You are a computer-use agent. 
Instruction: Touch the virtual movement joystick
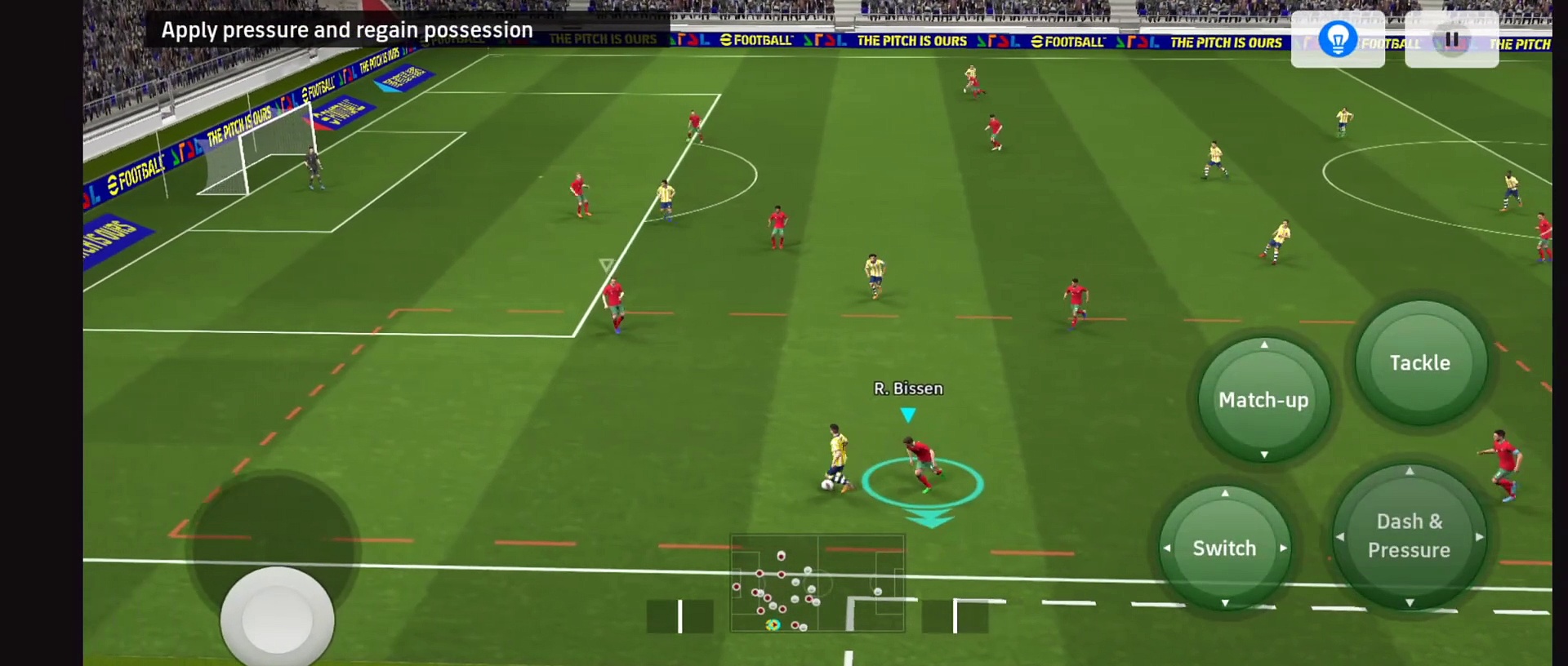(277, 618)
